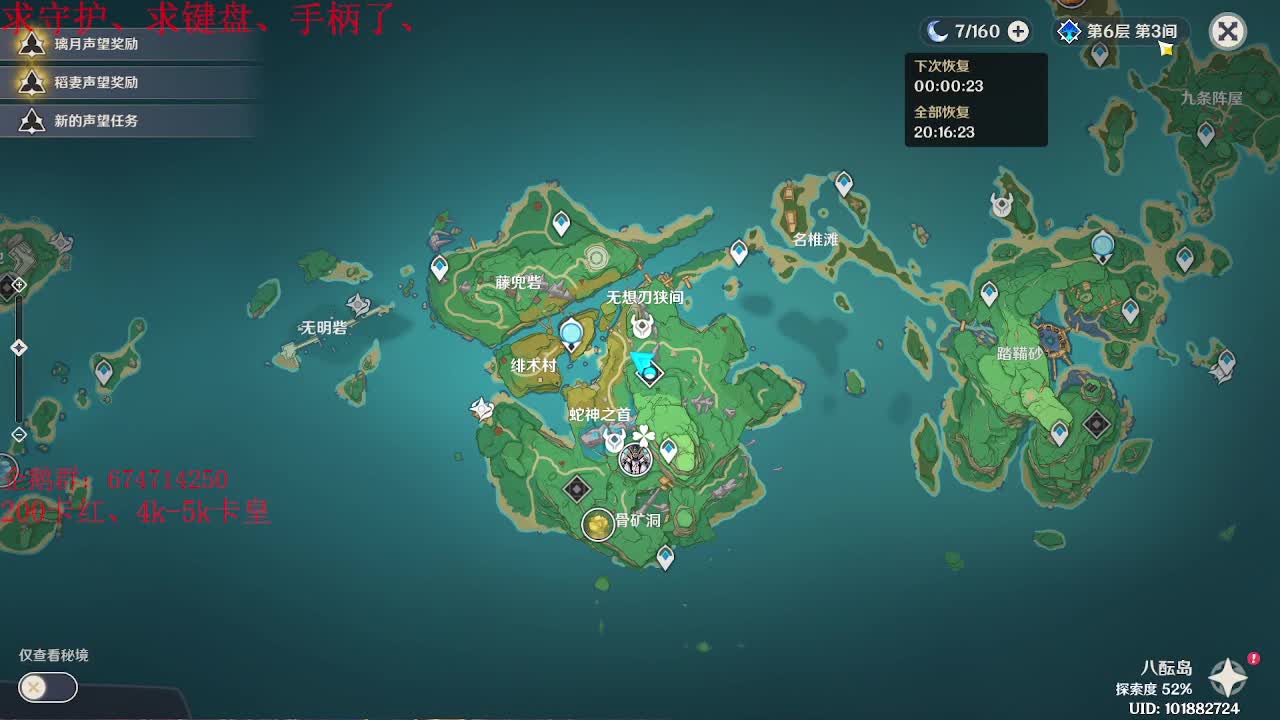
Task: Click the Statue of the Seven near 蛇神之首
Action: [637, 460]
